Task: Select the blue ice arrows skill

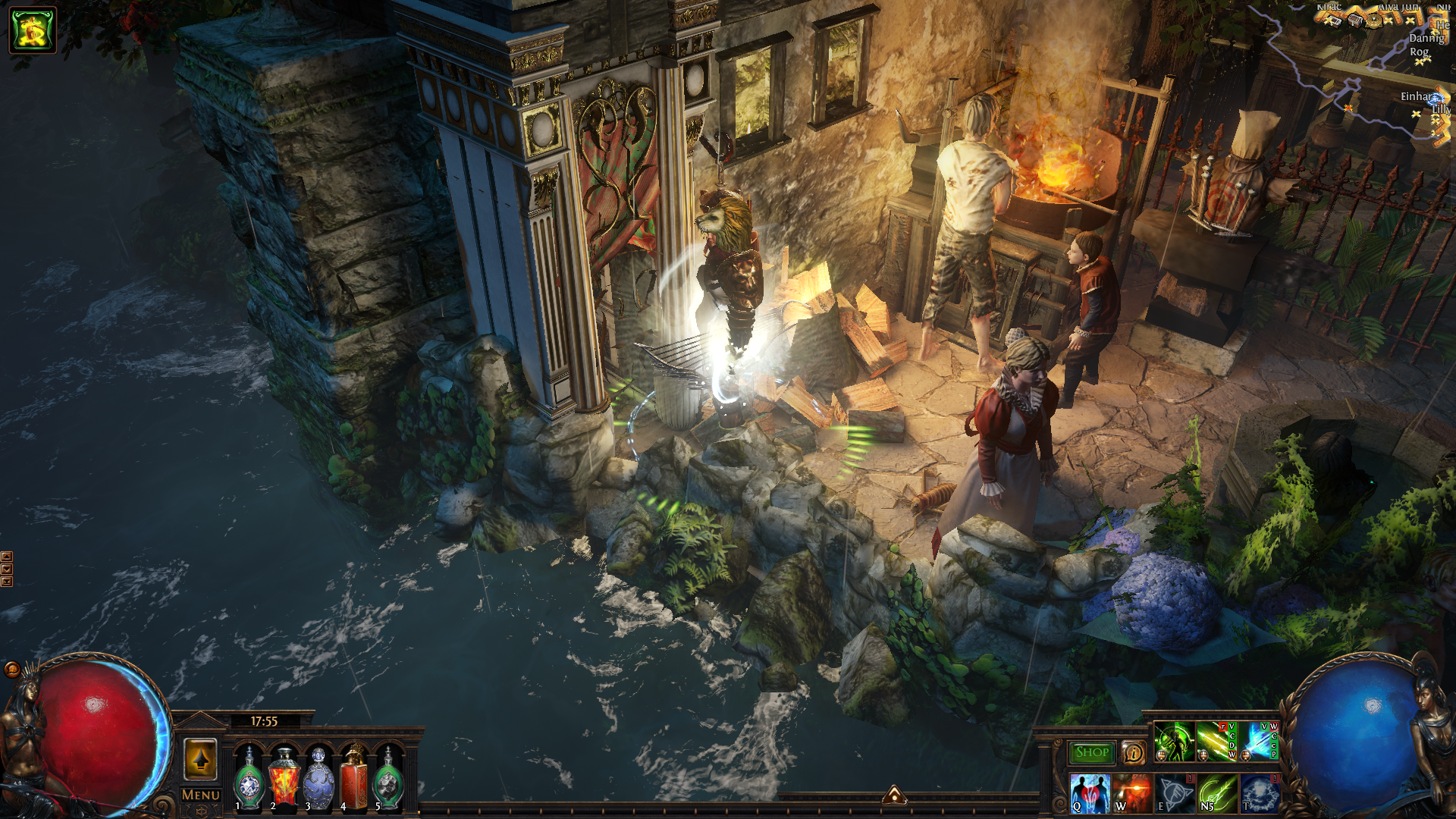Action: 1259,742
